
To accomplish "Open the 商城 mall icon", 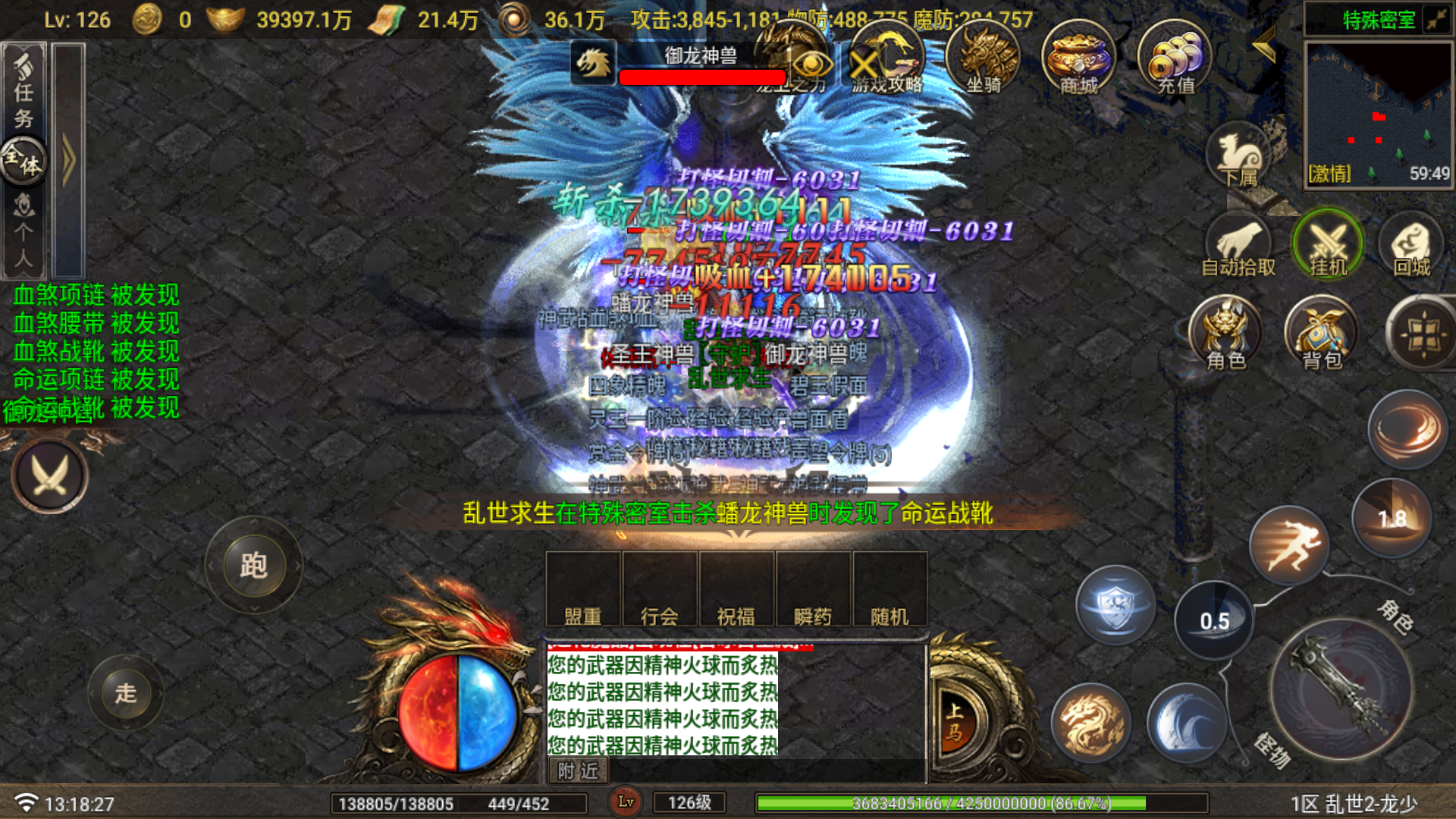I will [1078, 61].
